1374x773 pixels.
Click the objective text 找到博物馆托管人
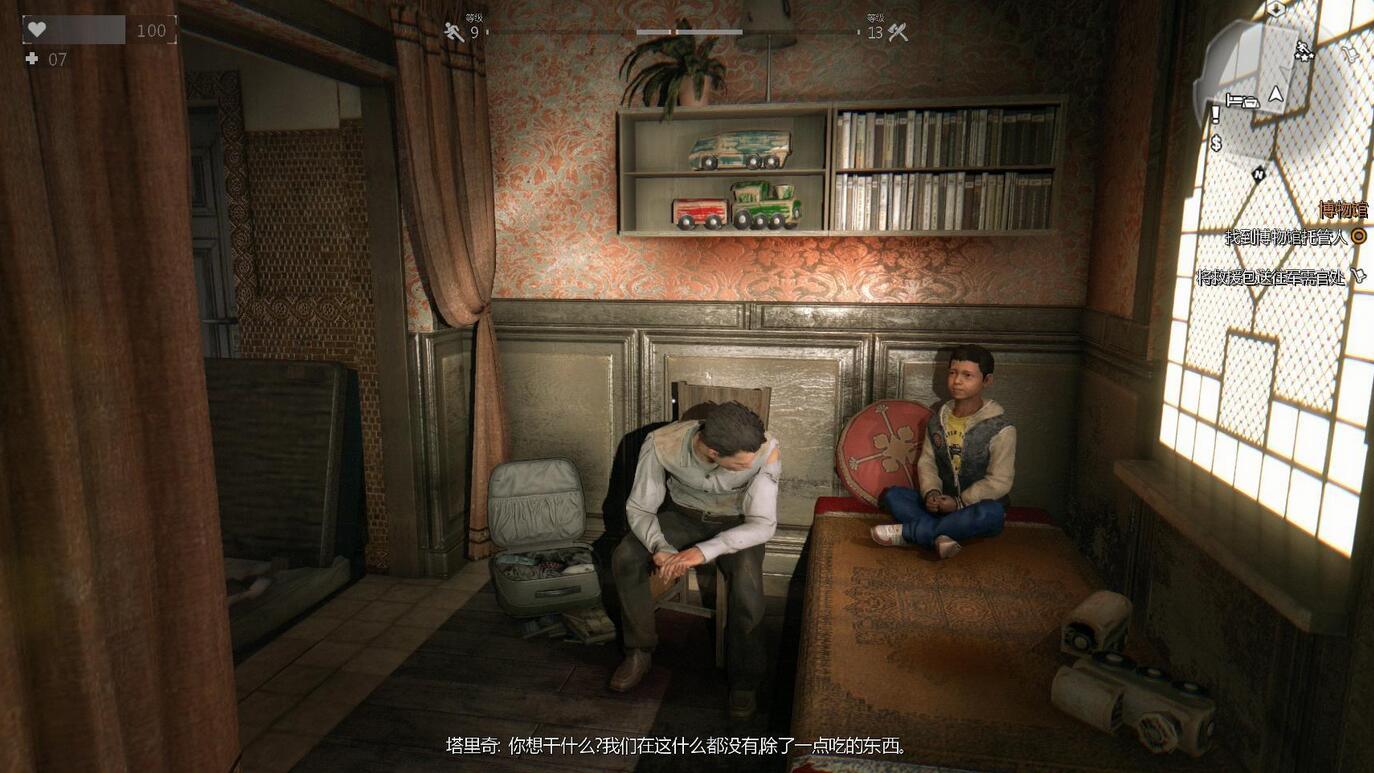click(x=1285, y=236)
